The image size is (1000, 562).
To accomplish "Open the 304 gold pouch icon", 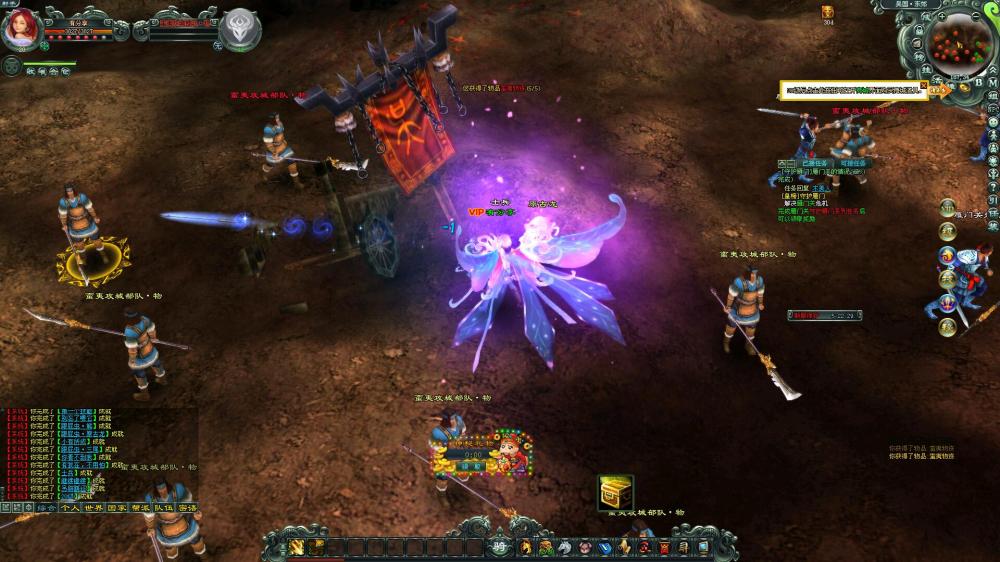I will (828, 12).
